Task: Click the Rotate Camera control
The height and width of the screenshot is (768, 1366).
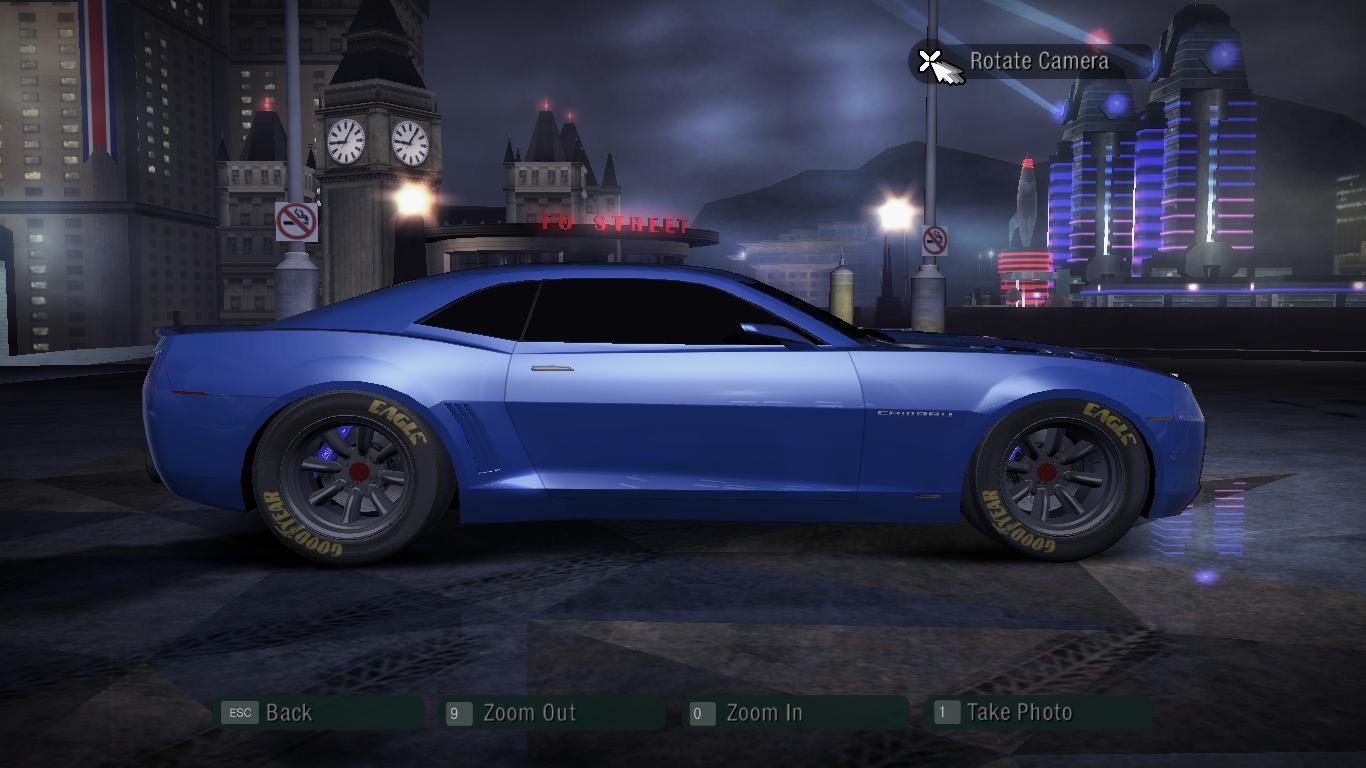Action: point(1038,61)
